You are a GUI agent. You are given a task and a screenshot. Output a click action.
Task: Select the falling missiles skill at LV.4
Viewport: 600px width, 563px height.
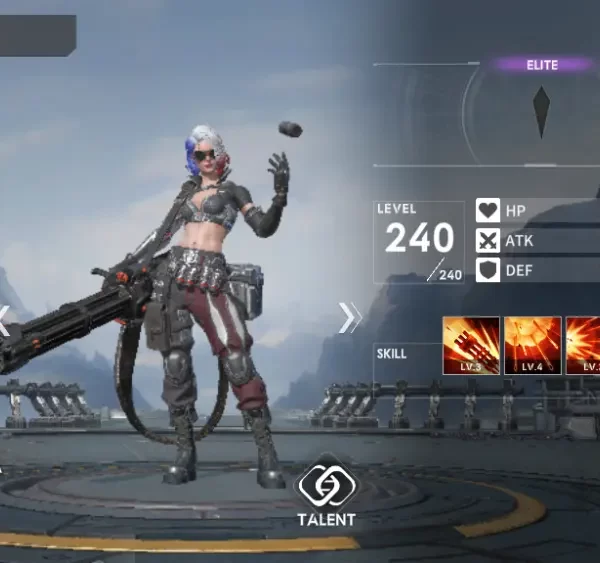click(x=532, y=345)
